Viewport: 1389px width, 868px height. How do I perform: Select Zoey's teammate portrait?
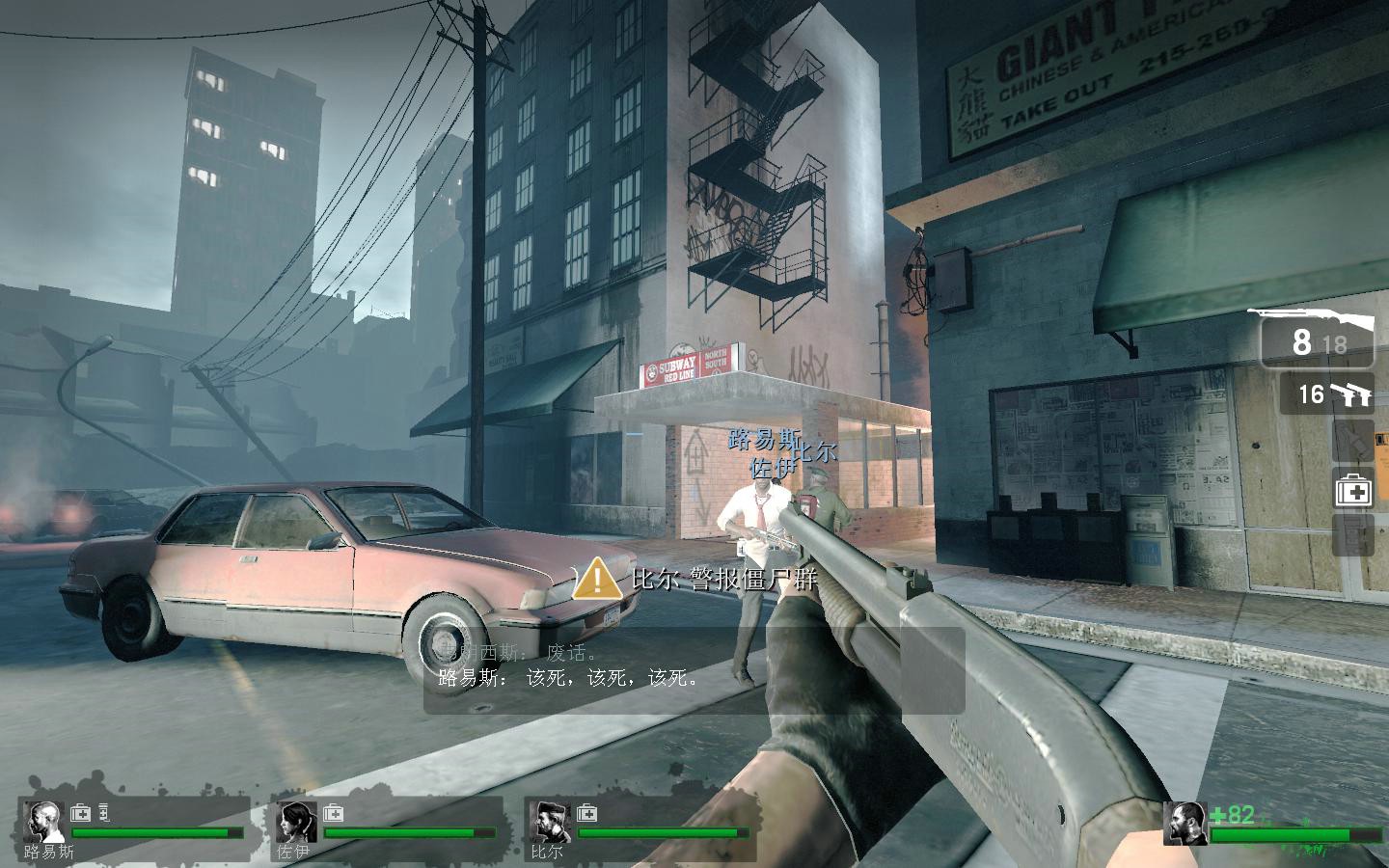(x=296, y=822)
